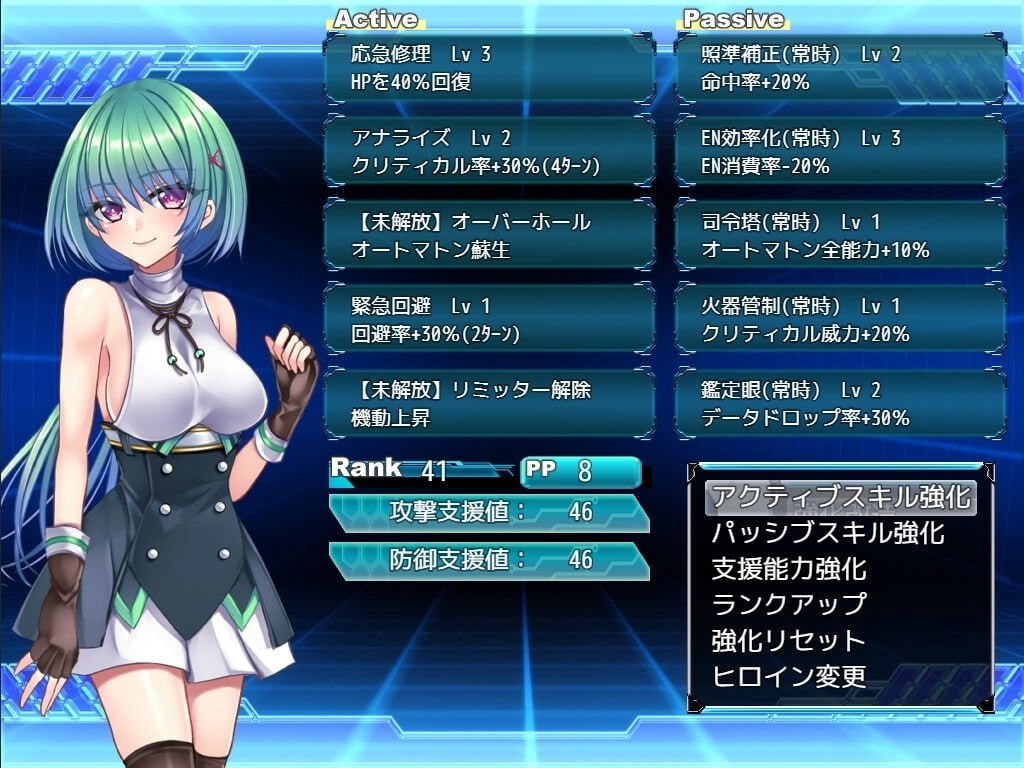Screen dimensions: 1024x768
Task: Choose 強化リセット in the menu
Action: (789, 640)
